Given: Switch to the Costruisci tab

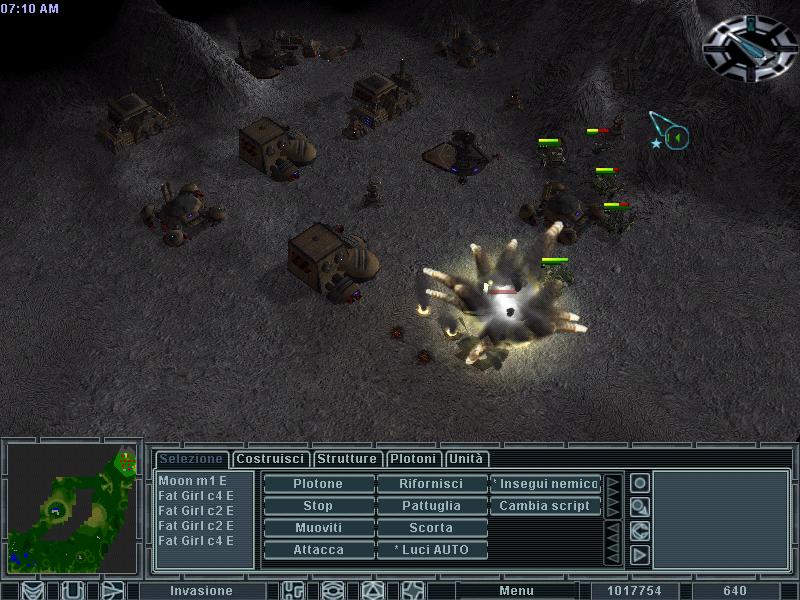Looking at the screenshot, I should (271, 459).
